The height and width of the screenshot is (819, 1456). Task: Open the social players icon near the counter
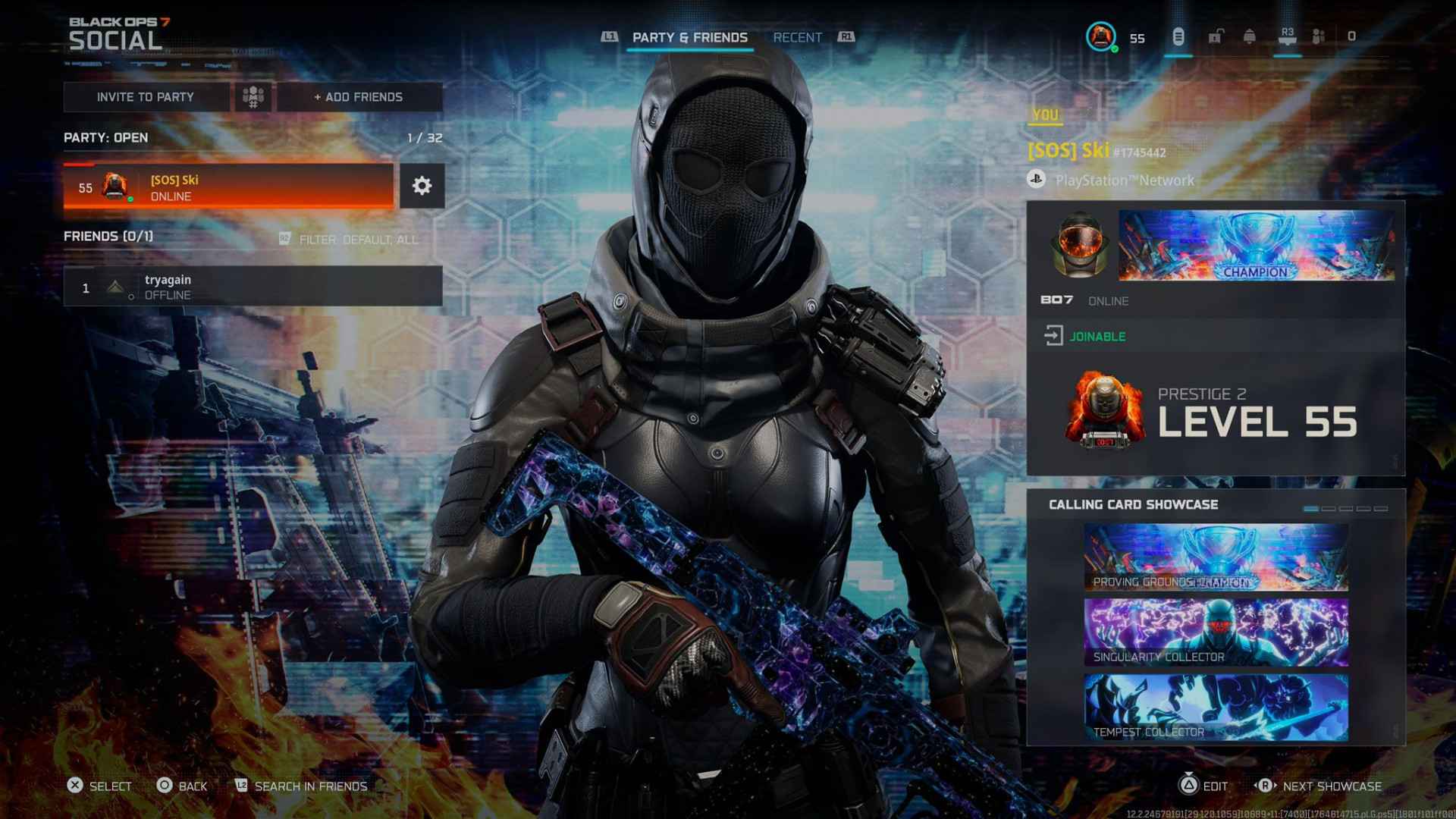tap(1317, 34)
